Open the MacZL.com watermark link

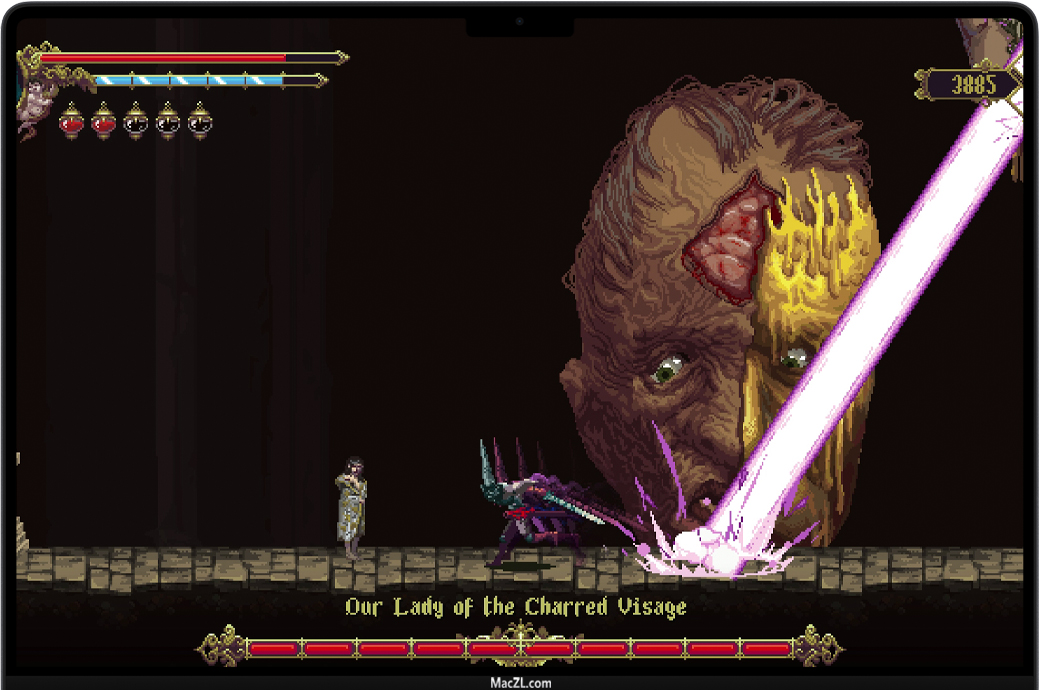point(520,683)
